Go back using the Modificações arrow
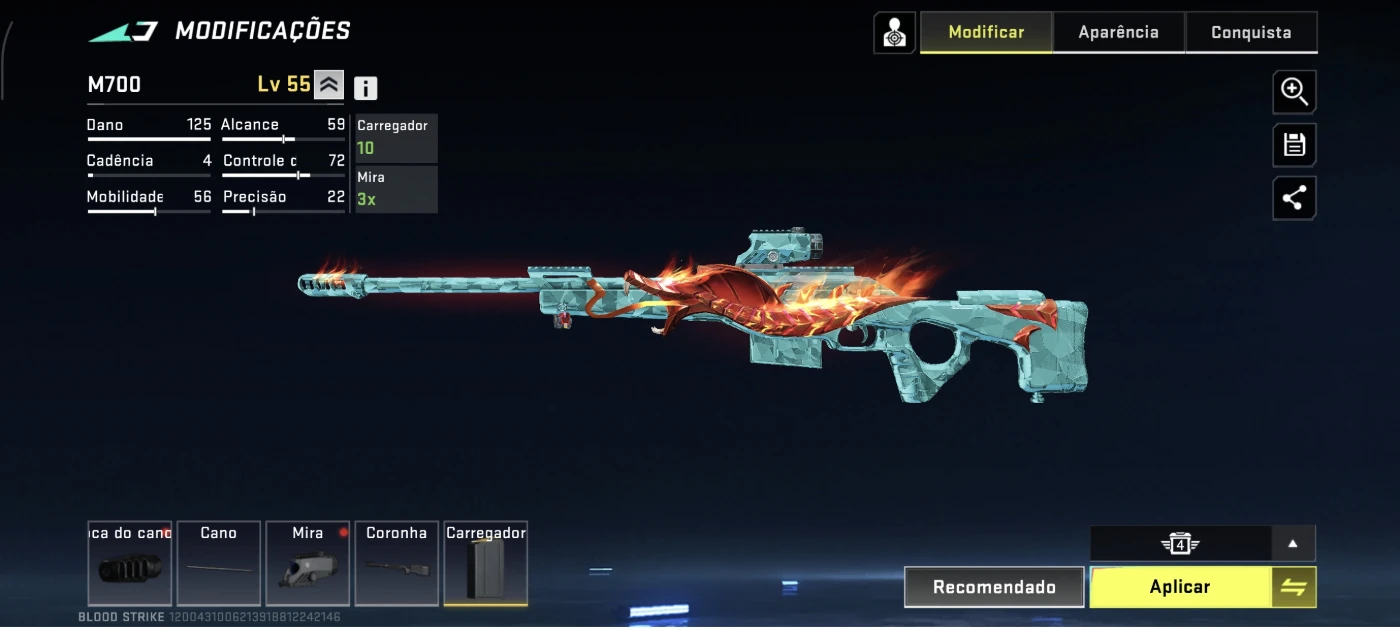The width and height of the screenshot is (1400, 630). click(123, 32)
